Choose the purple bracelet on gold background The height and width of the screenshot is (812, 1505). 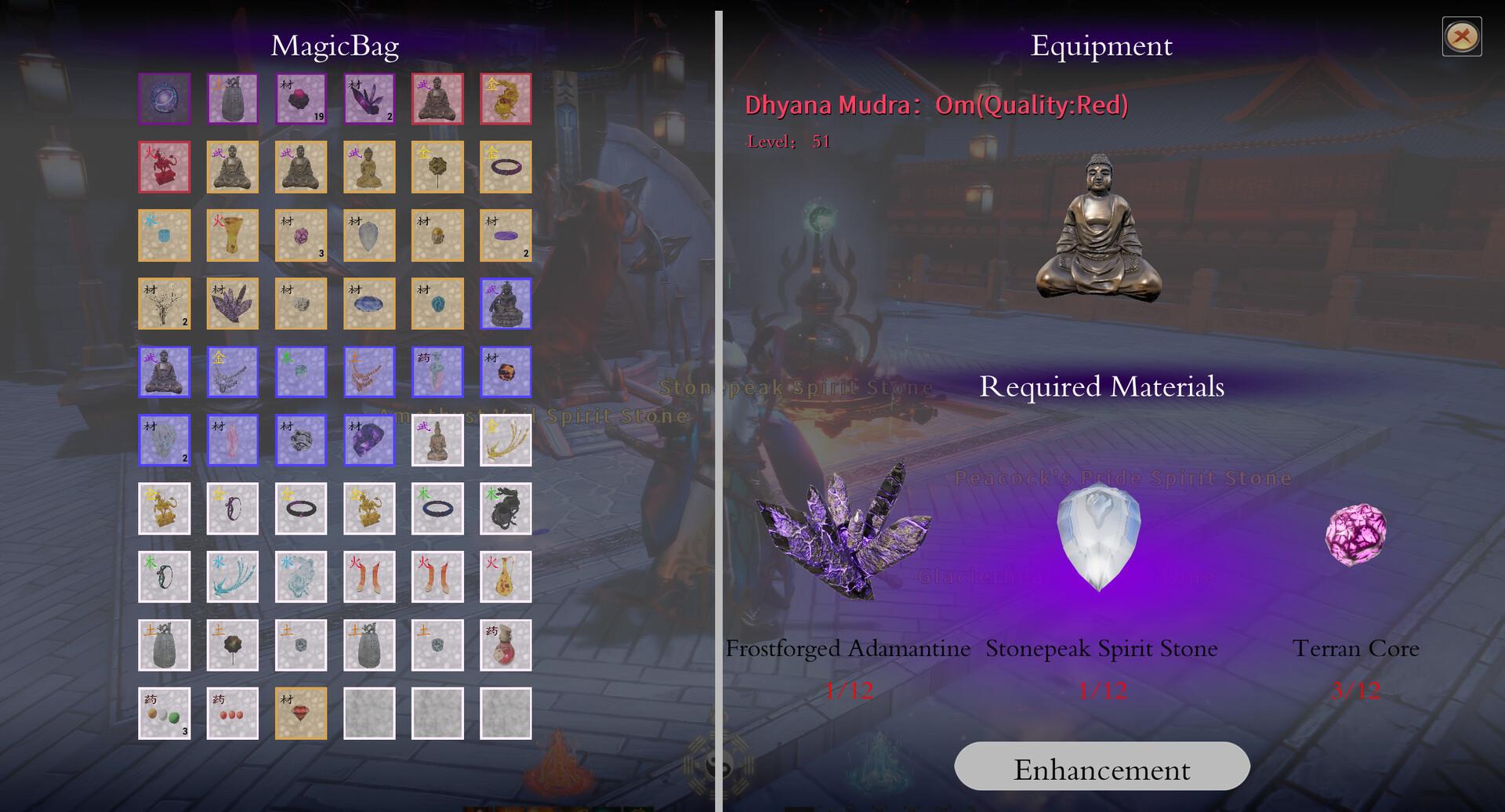click(506, 167)
